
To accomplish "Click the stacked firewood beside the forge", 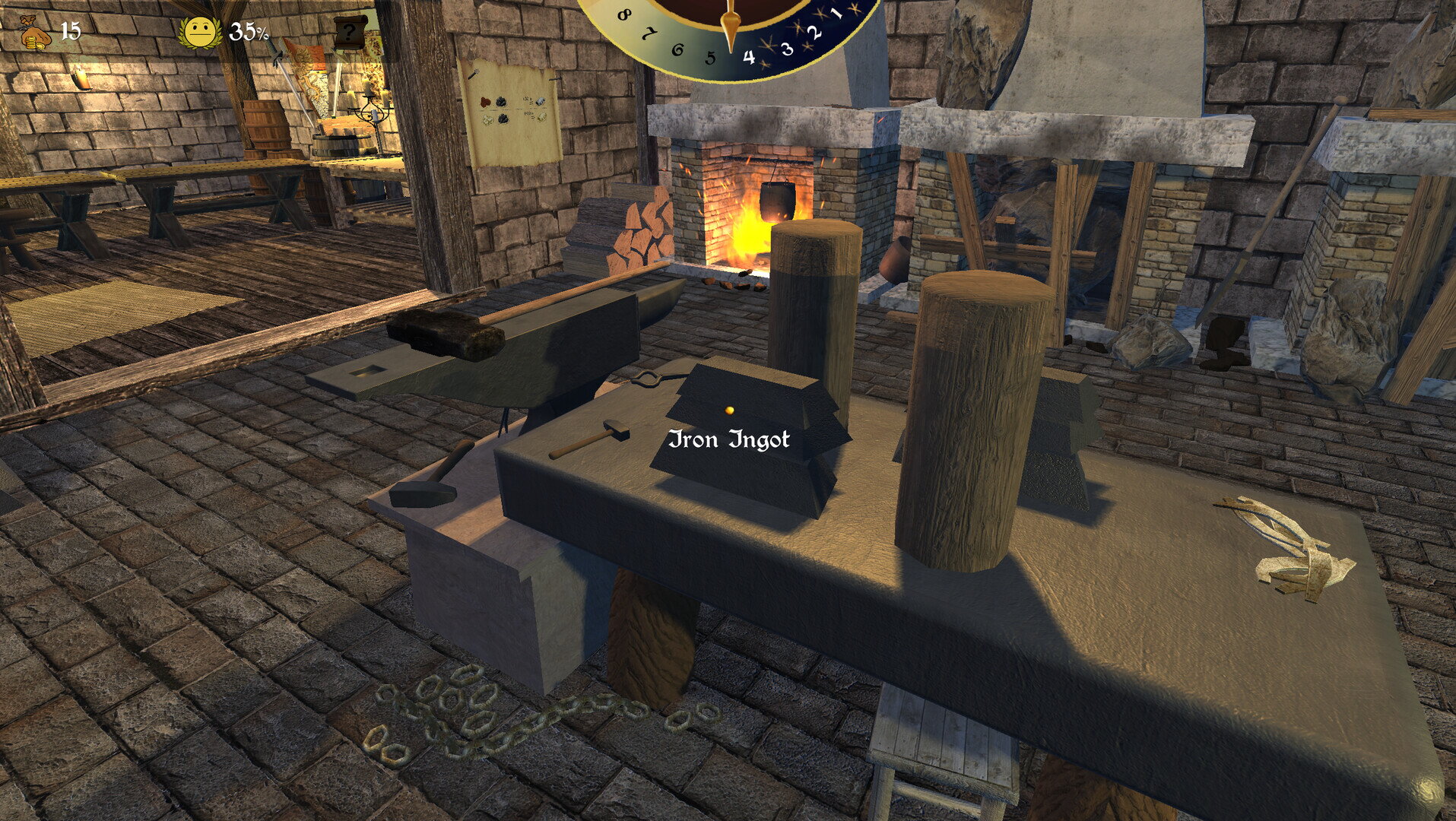I will (x=642, y=232).
